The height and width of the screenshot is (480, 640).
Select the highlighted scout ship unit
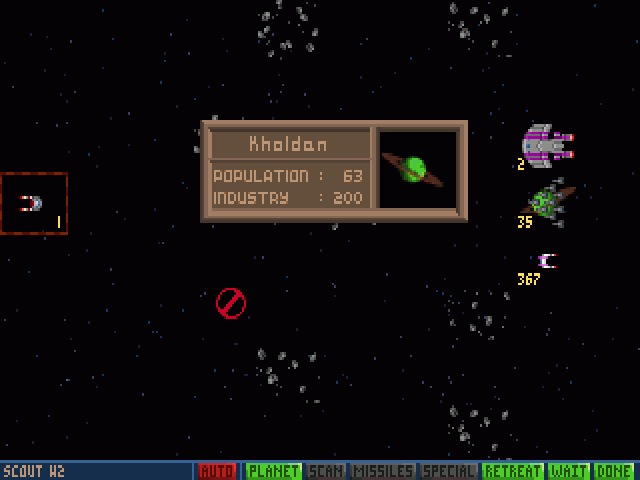coord(32,203)
